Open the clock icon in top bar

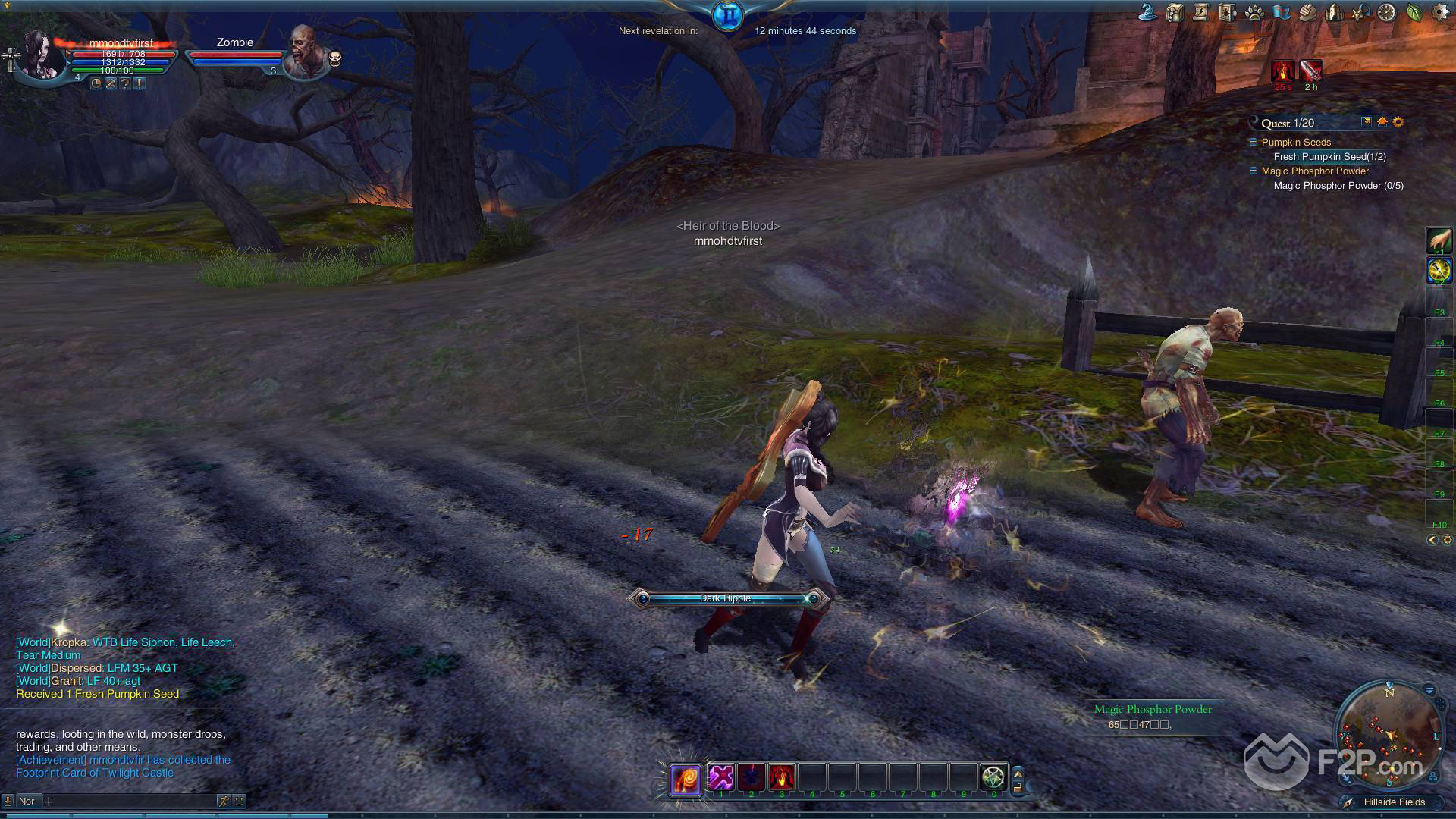(1387, 12)
